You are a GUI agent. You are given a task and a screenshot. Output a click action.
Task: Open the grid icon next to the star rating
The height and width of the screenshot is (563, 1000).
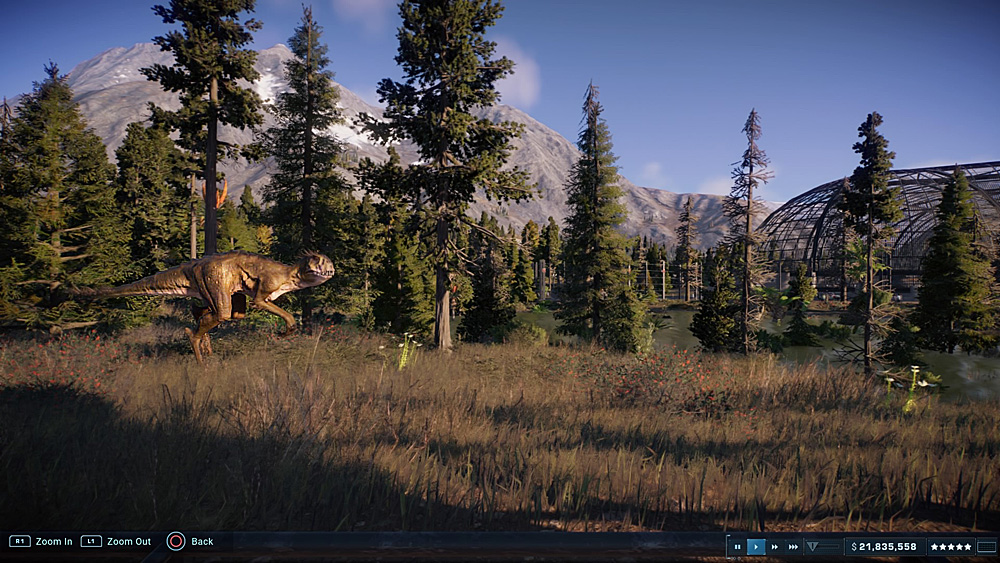point(987,547)
